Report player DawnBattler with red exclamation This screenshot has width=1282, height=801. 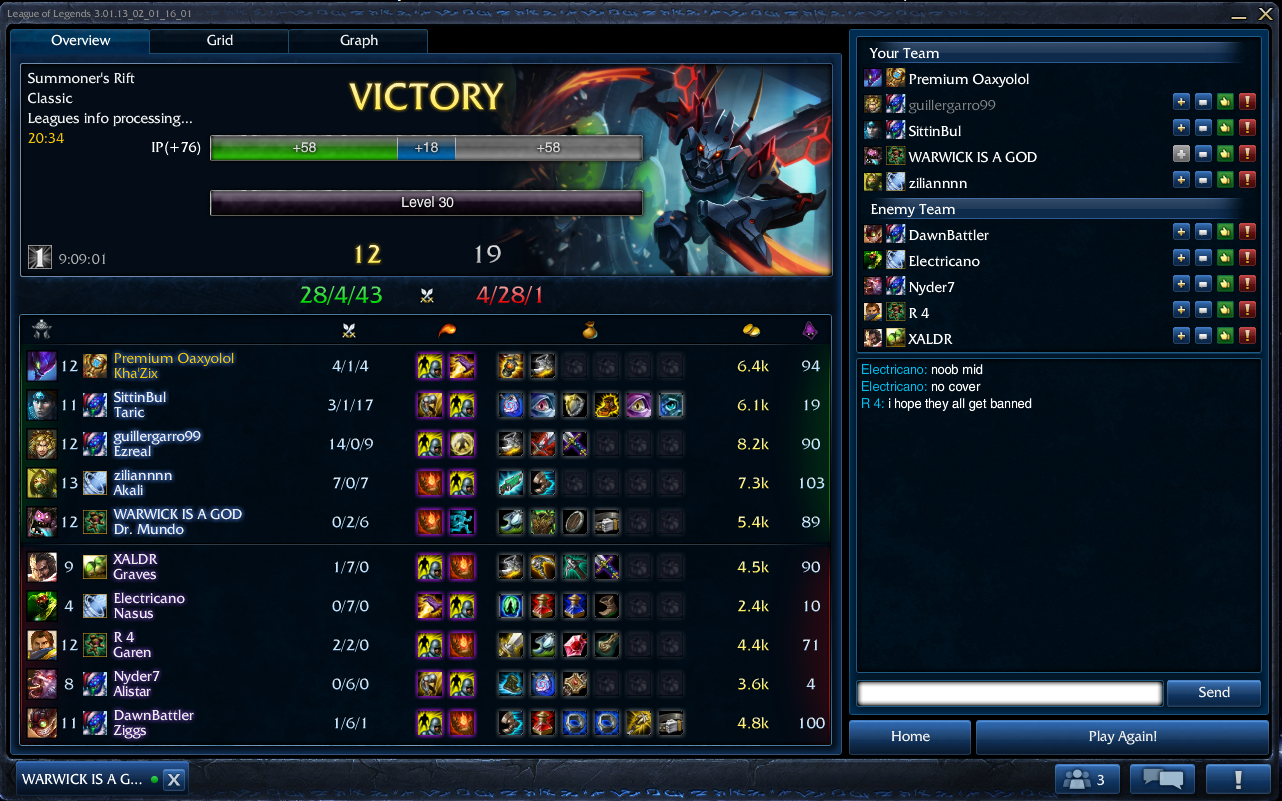pos(1247,233)
